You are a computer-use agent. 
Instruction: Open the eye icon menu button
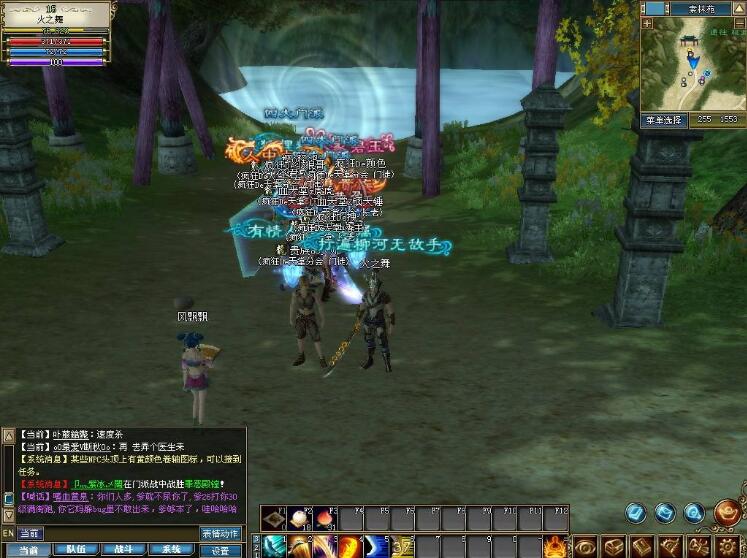tap(585, 546)
